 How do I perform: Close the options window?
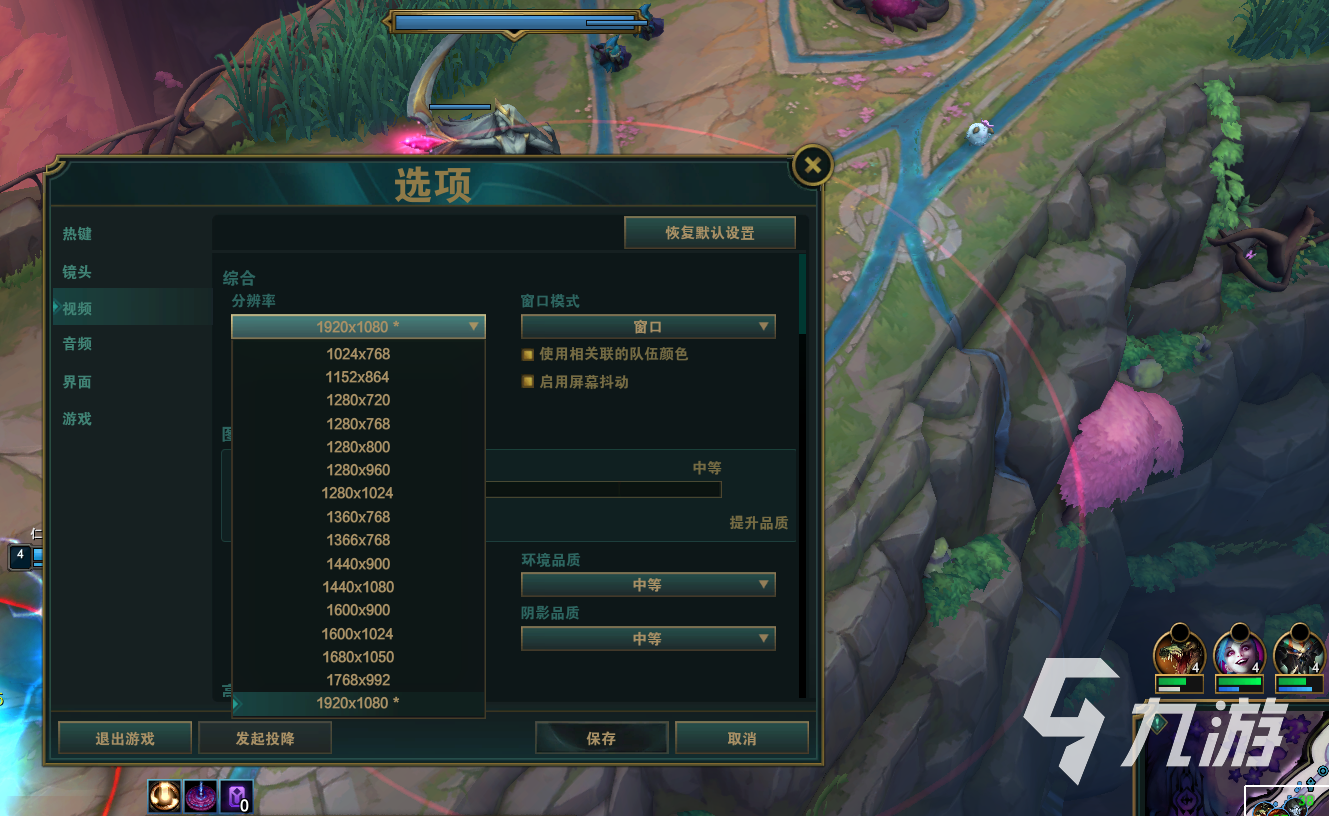pos(813,166)
